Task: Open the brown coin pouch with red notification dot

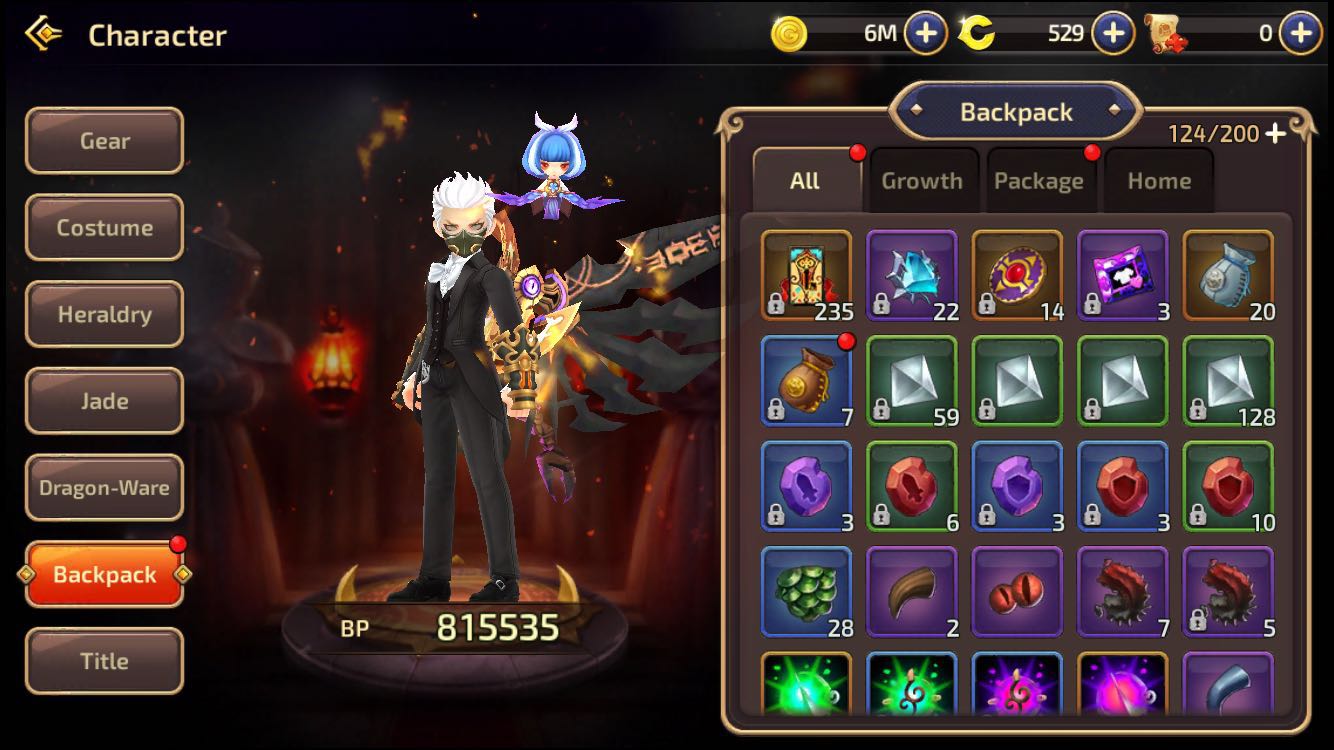Action: point(805,380)
